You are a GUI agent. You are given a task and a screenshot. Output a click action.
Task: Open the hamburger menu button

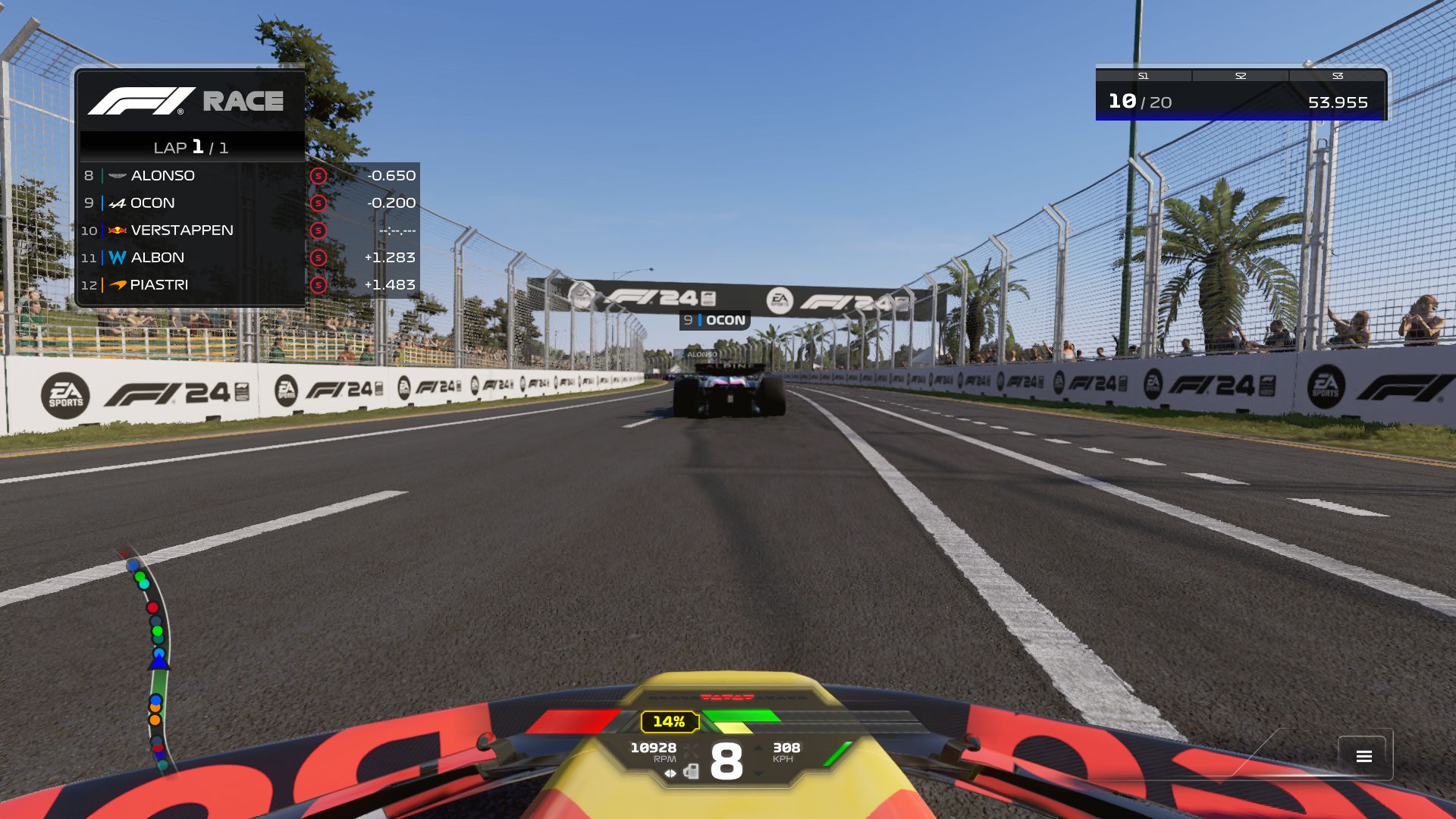1363,756
